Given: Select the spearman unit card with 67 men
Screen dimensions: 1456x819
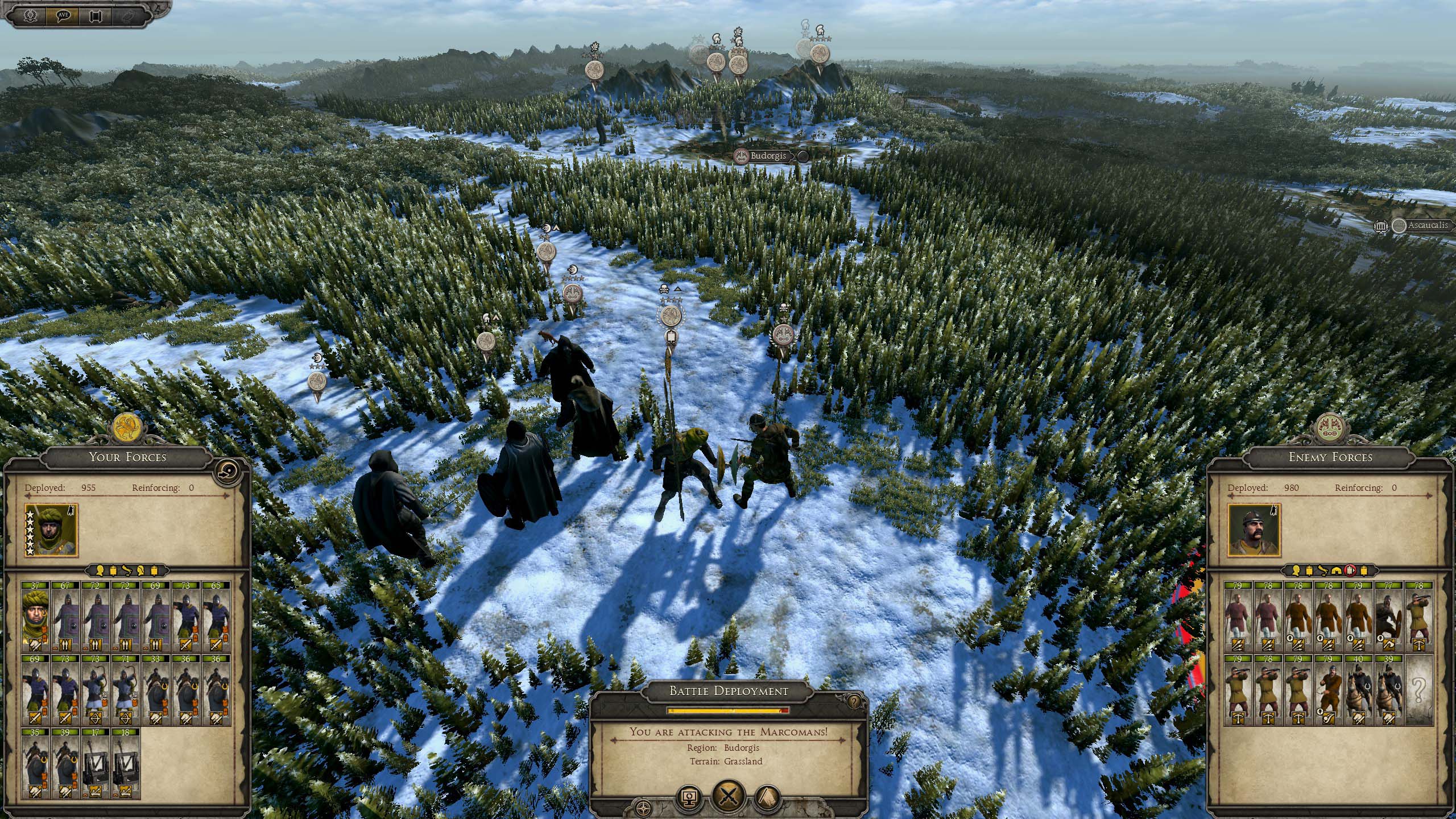Looking at the screenshot, I should point(65,617).
